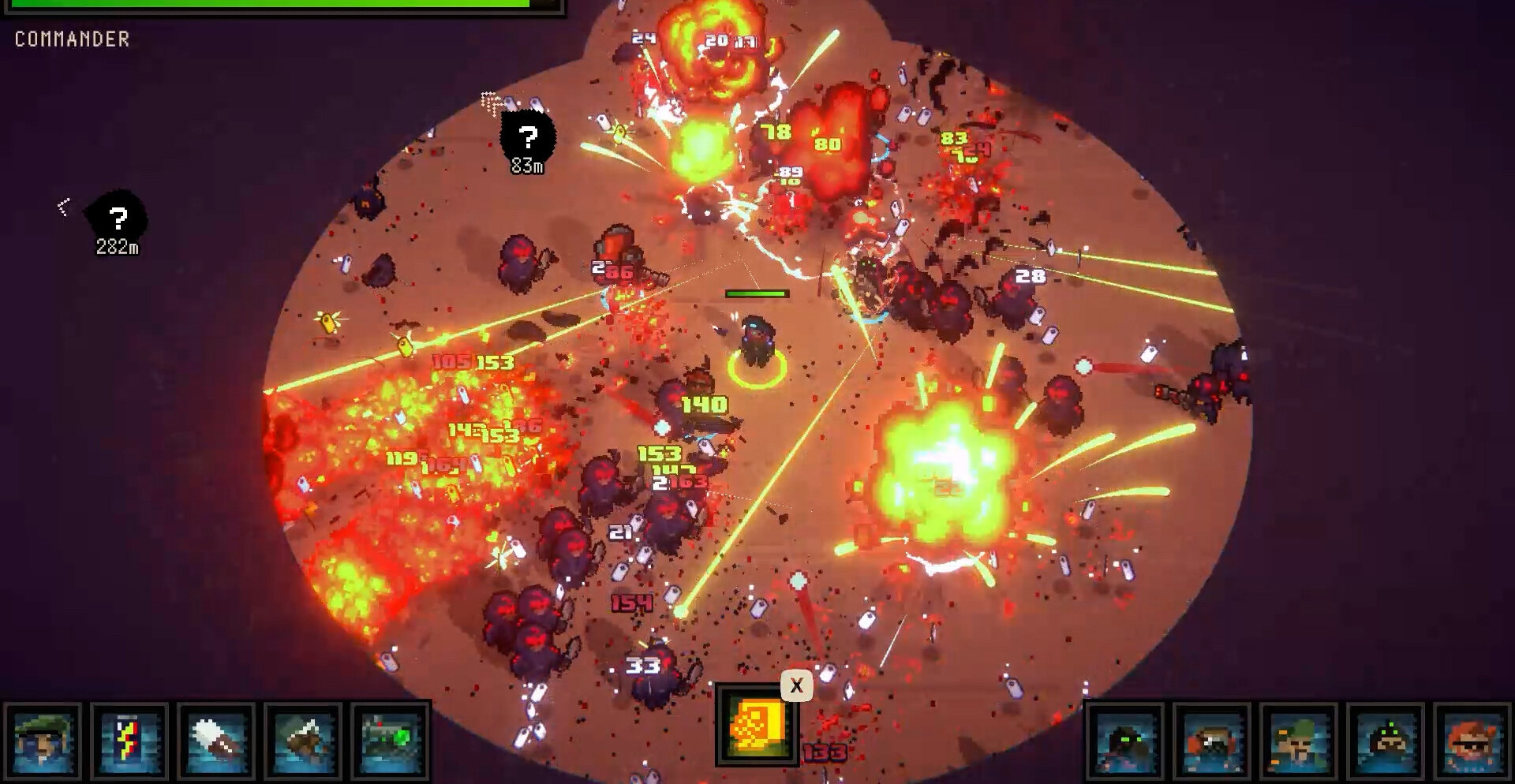Click the lightning bolt card icon

pyautogui.click(x=129, y=741)
